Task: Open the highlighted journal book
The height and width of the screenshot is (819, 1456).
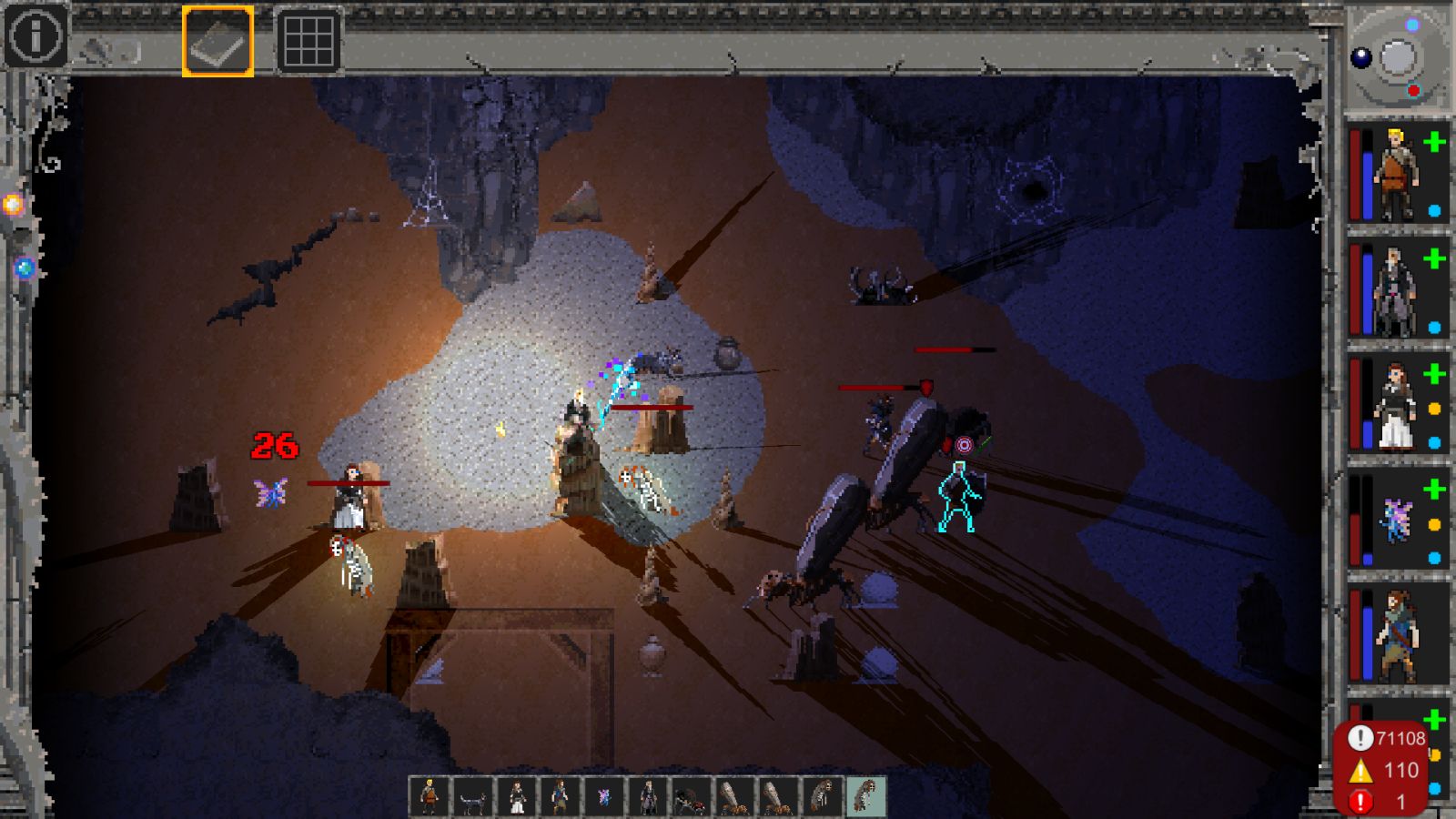Action: click(x=217, y=41)
